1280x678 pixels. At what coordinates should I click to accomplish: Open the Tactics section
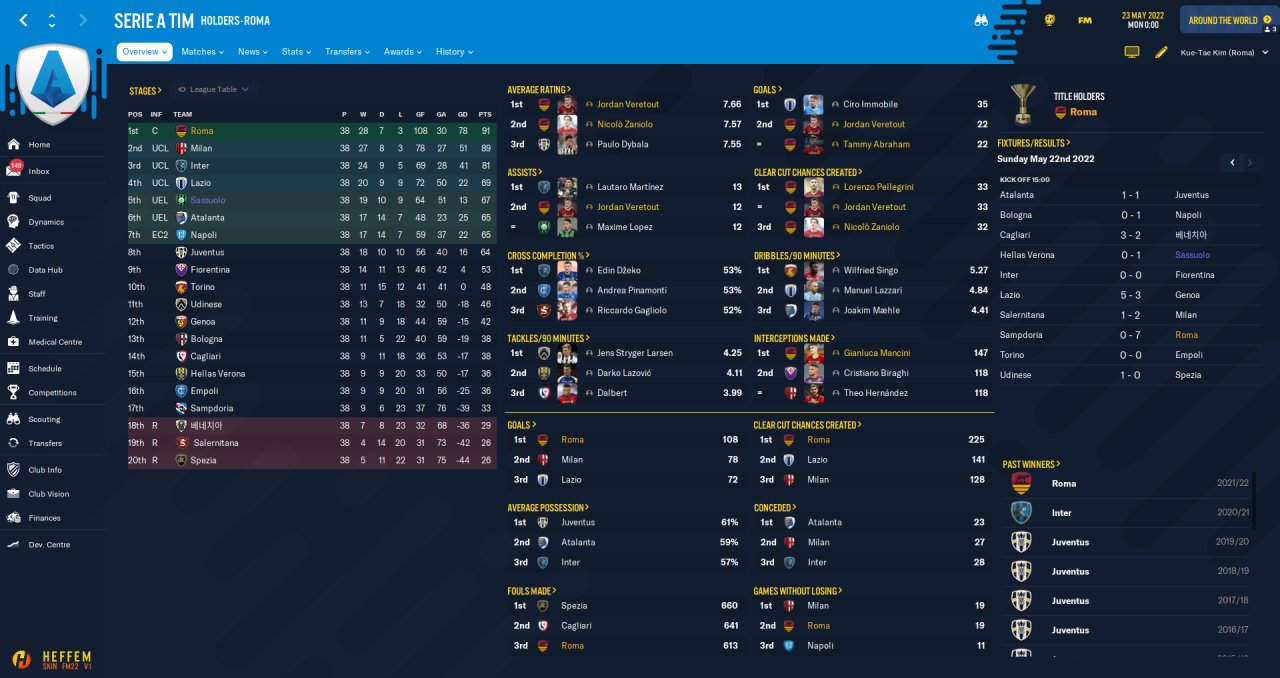pos(41,246)
